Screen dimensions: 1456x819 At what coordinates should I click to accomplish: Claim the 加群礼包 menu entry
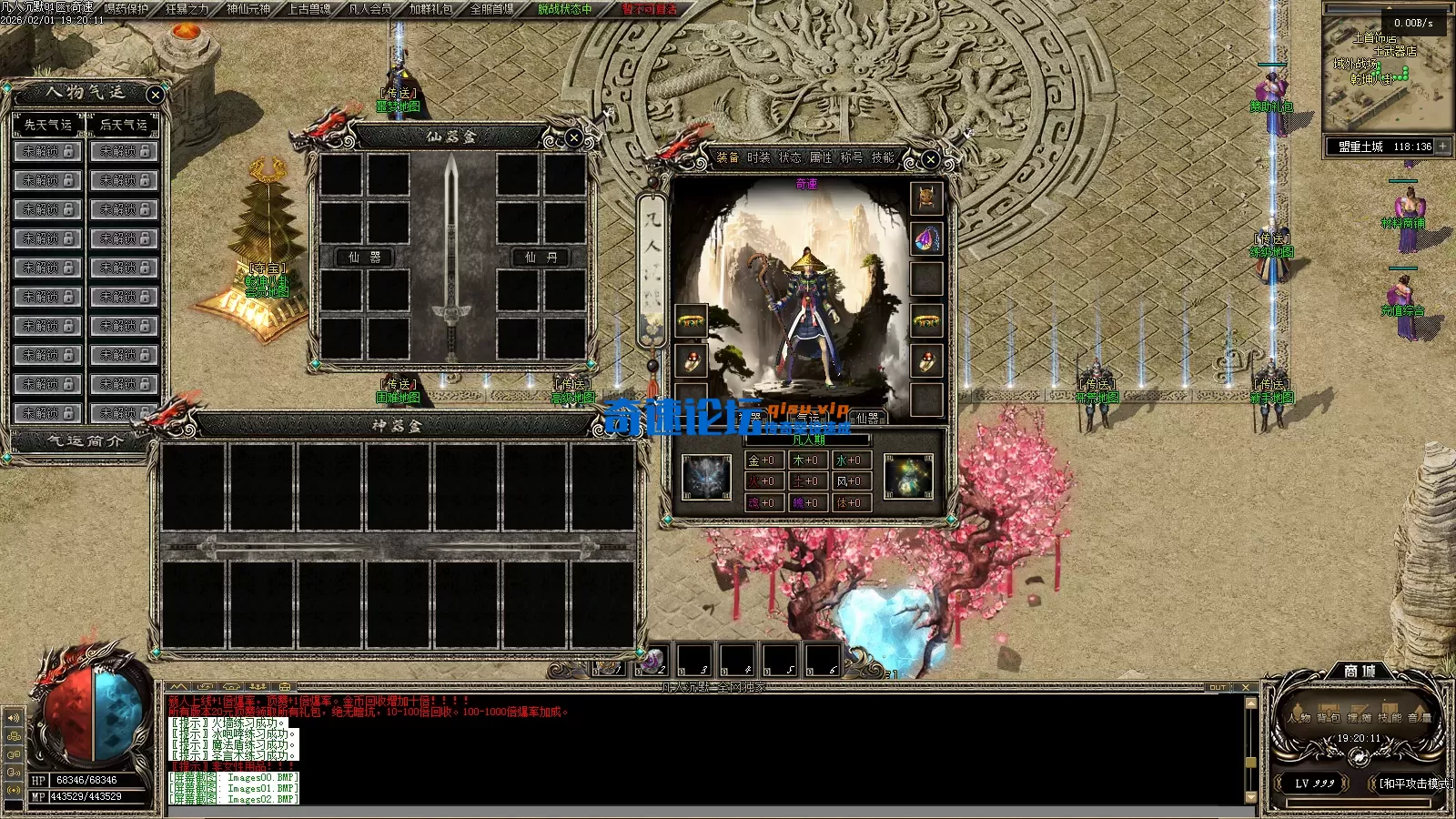tap(430, 9)
